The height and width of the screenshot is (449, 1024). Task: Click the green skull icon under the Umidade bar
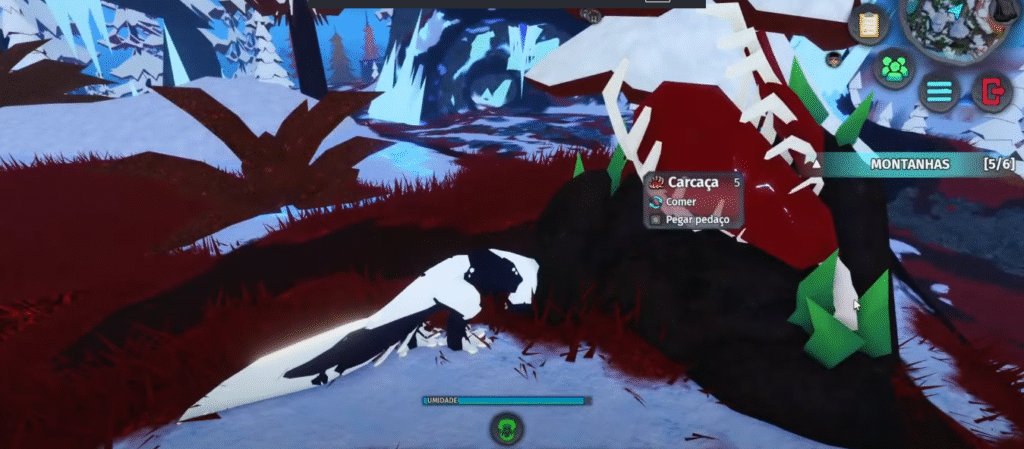[507, 430]
